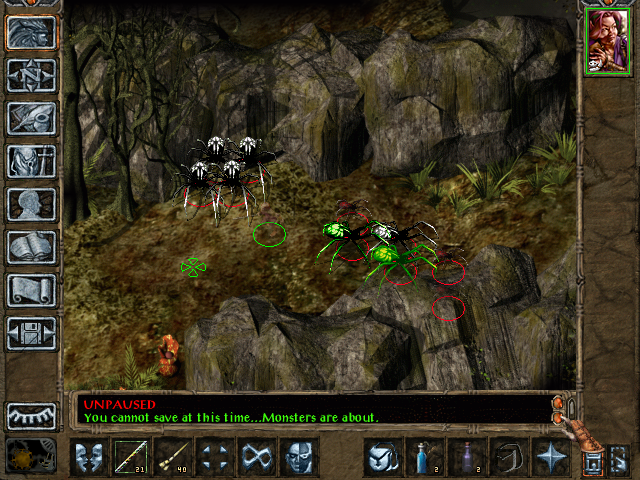This screenshot has width=640, height=480.
Task: Equip the weapon slot showing 40
Action: click(x=172, y=457)
